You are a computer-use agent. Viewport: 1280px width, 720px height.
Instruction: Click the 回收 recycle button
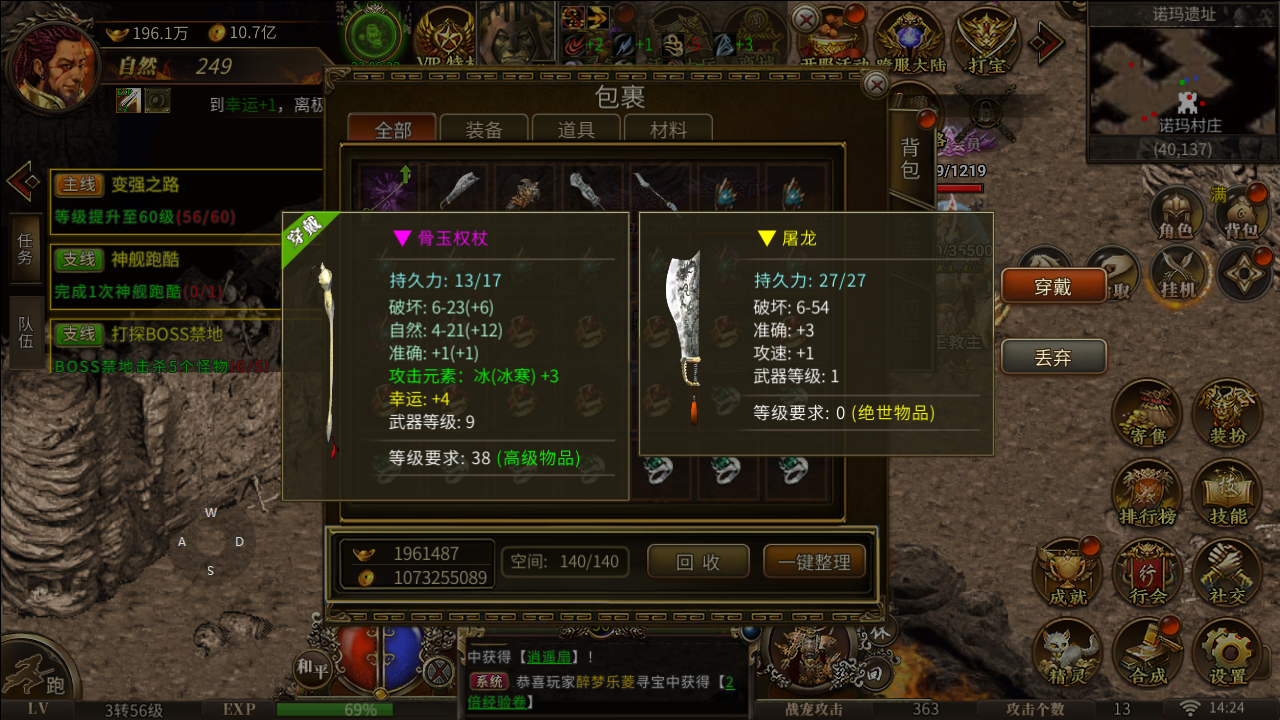[698, 562]
